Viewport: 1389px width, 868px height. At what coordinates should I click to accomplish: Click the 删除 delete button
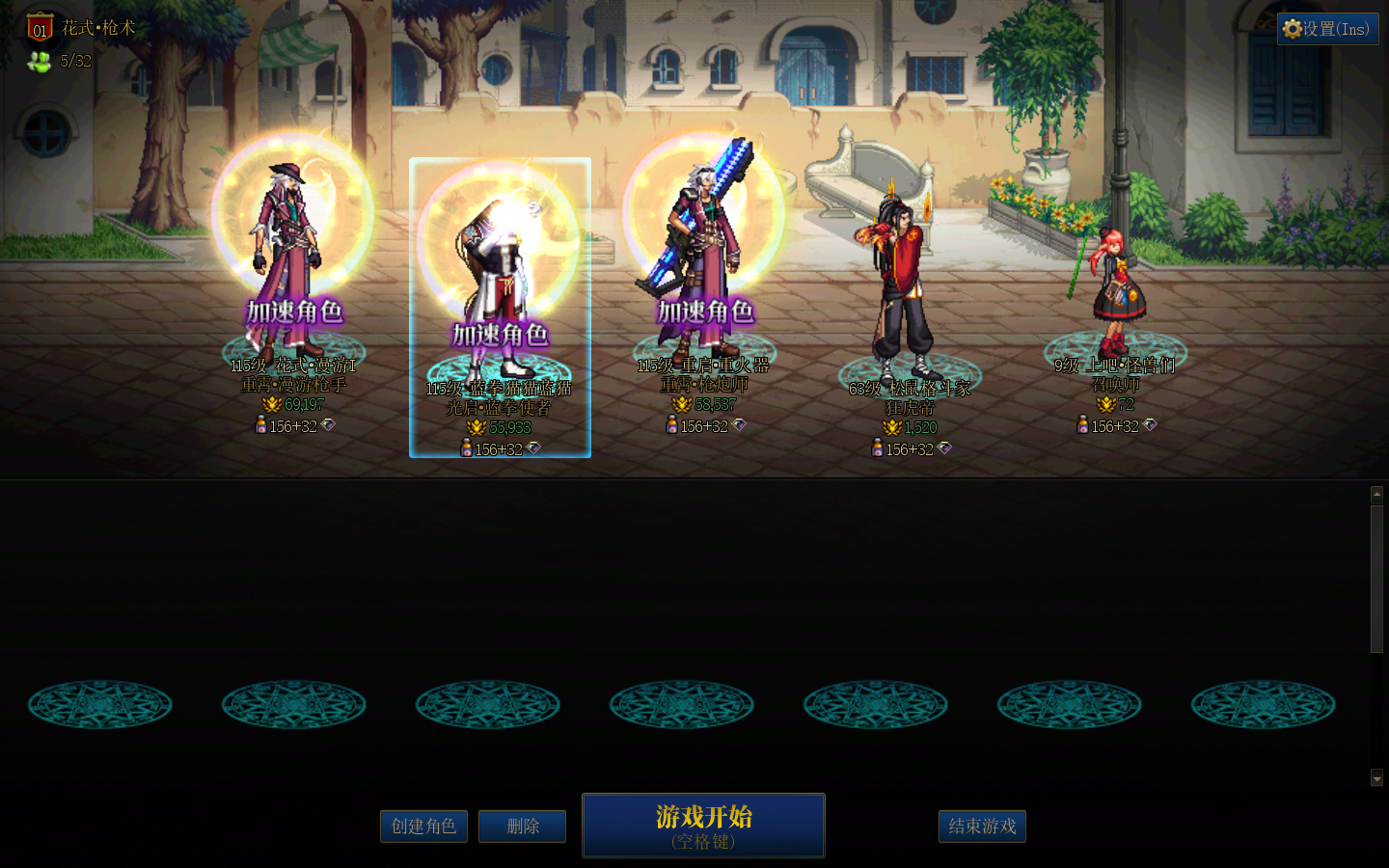pos(522,827)
